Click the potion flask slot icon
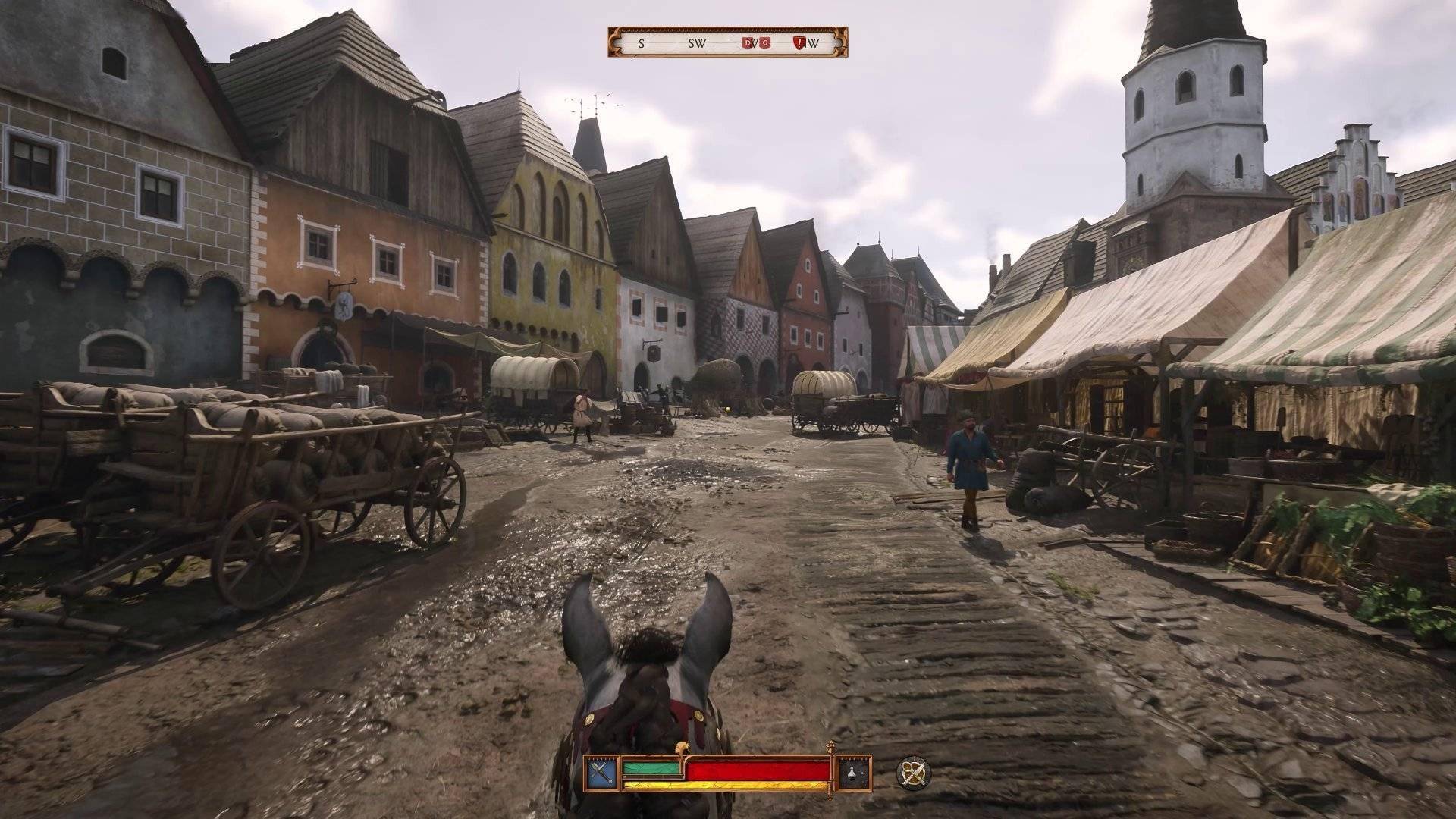Viewport: 1456px width, 819px height. pyautogui.click(x=852, y=773)
